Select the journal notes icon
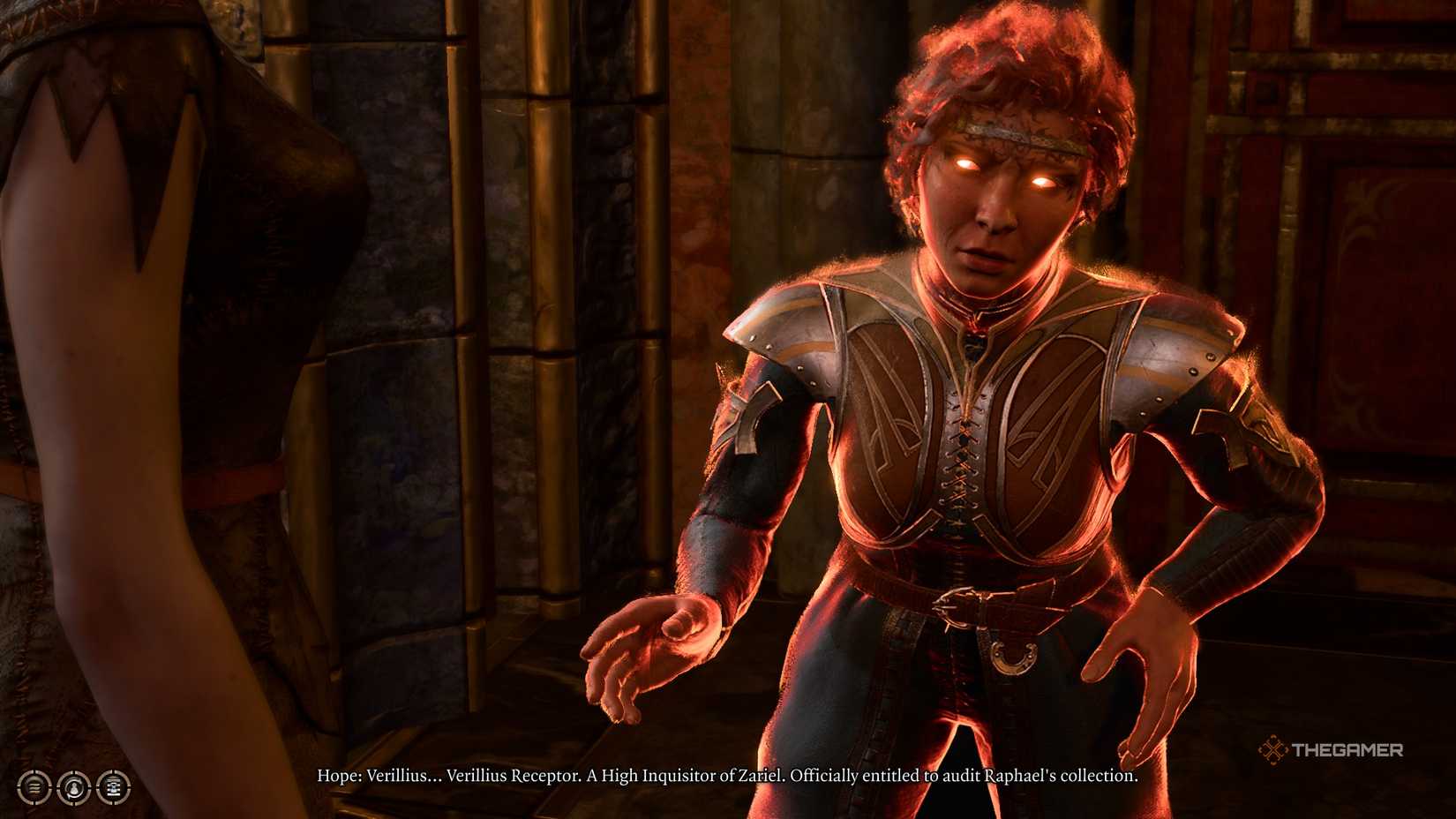 click(x=115, y=788)
